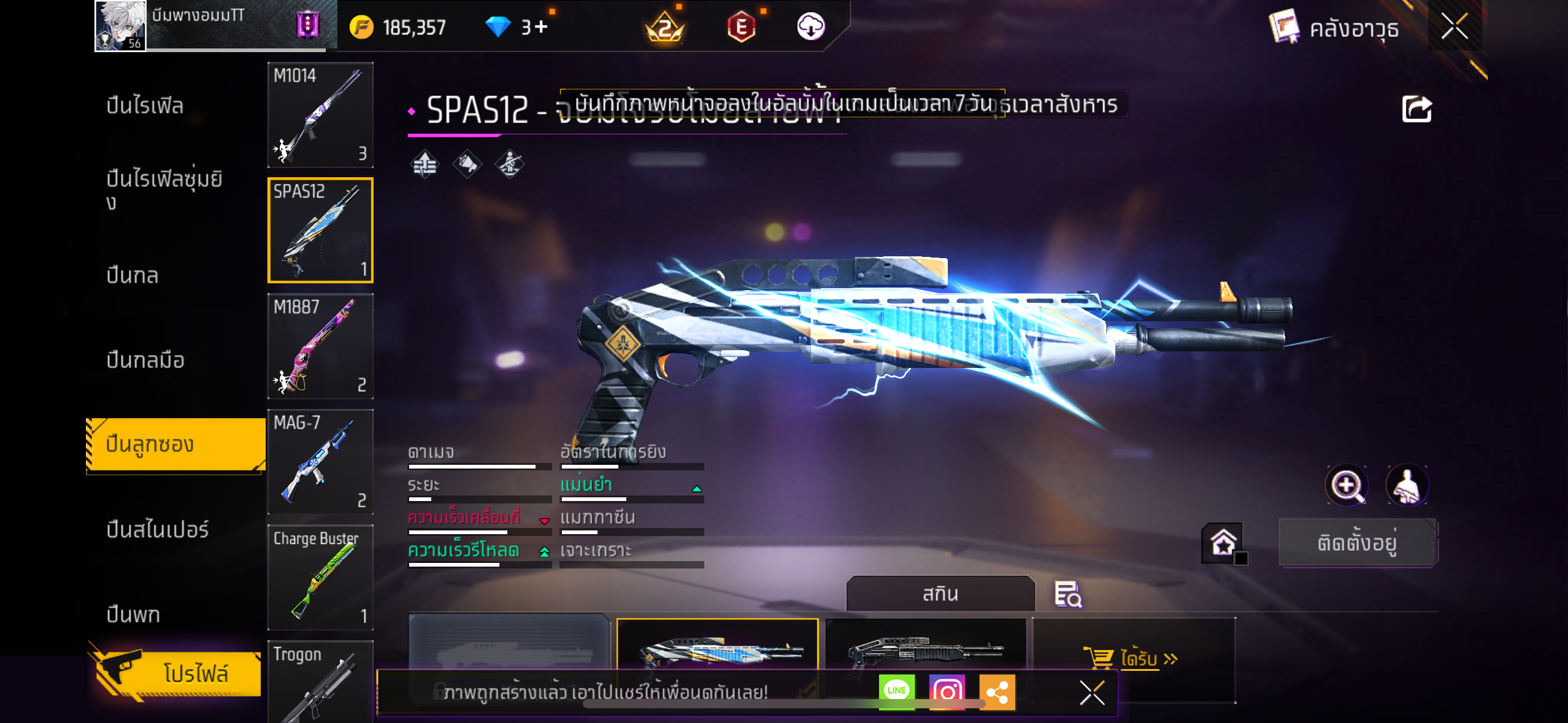Share the screenshot via LINE
The height and width of the screenshot is (723, 1568).
(896, 691)
